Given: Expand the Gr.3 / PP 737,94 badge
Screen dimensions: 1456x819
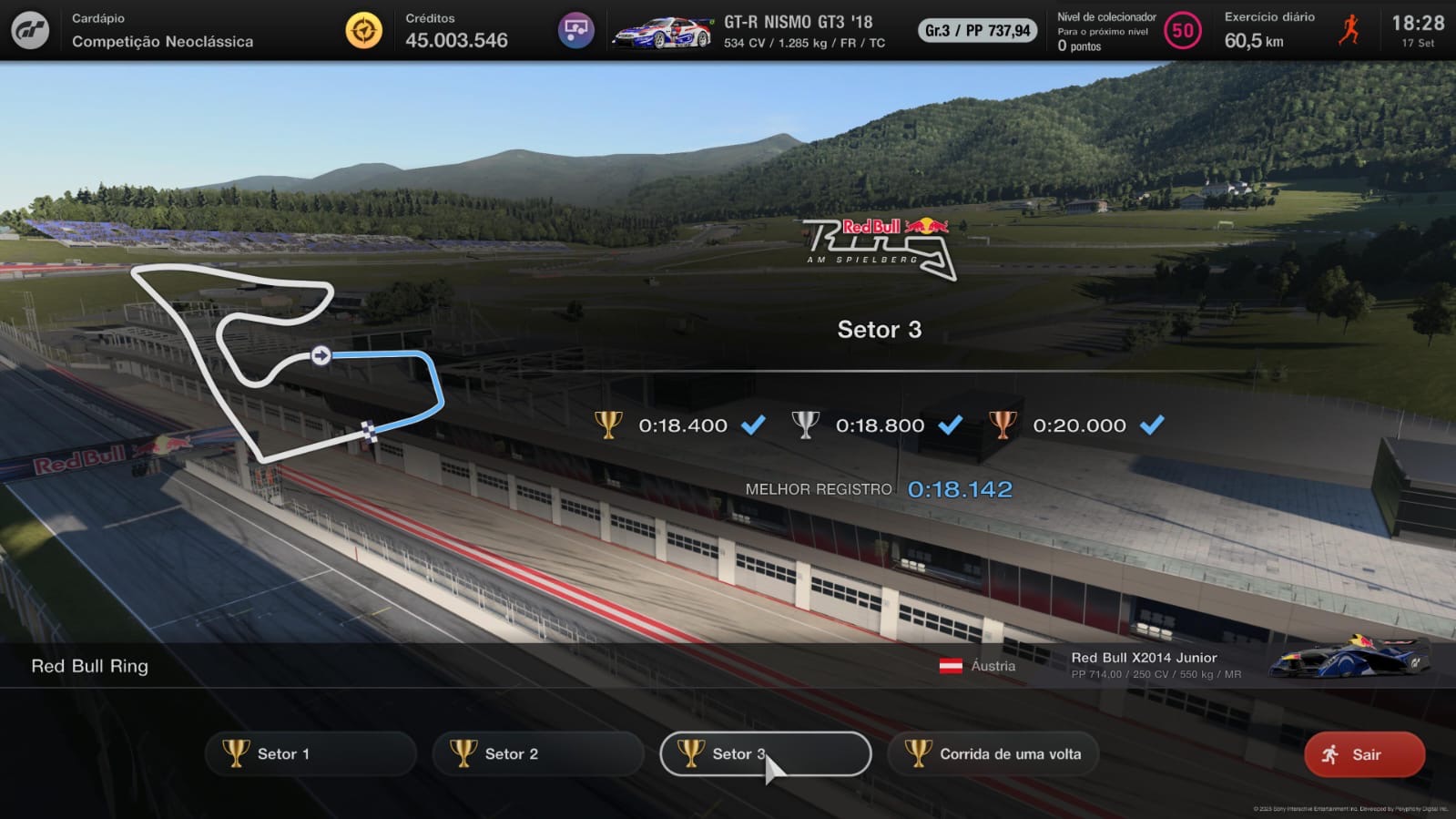Looking at the screenshot, I should [976, 30].
